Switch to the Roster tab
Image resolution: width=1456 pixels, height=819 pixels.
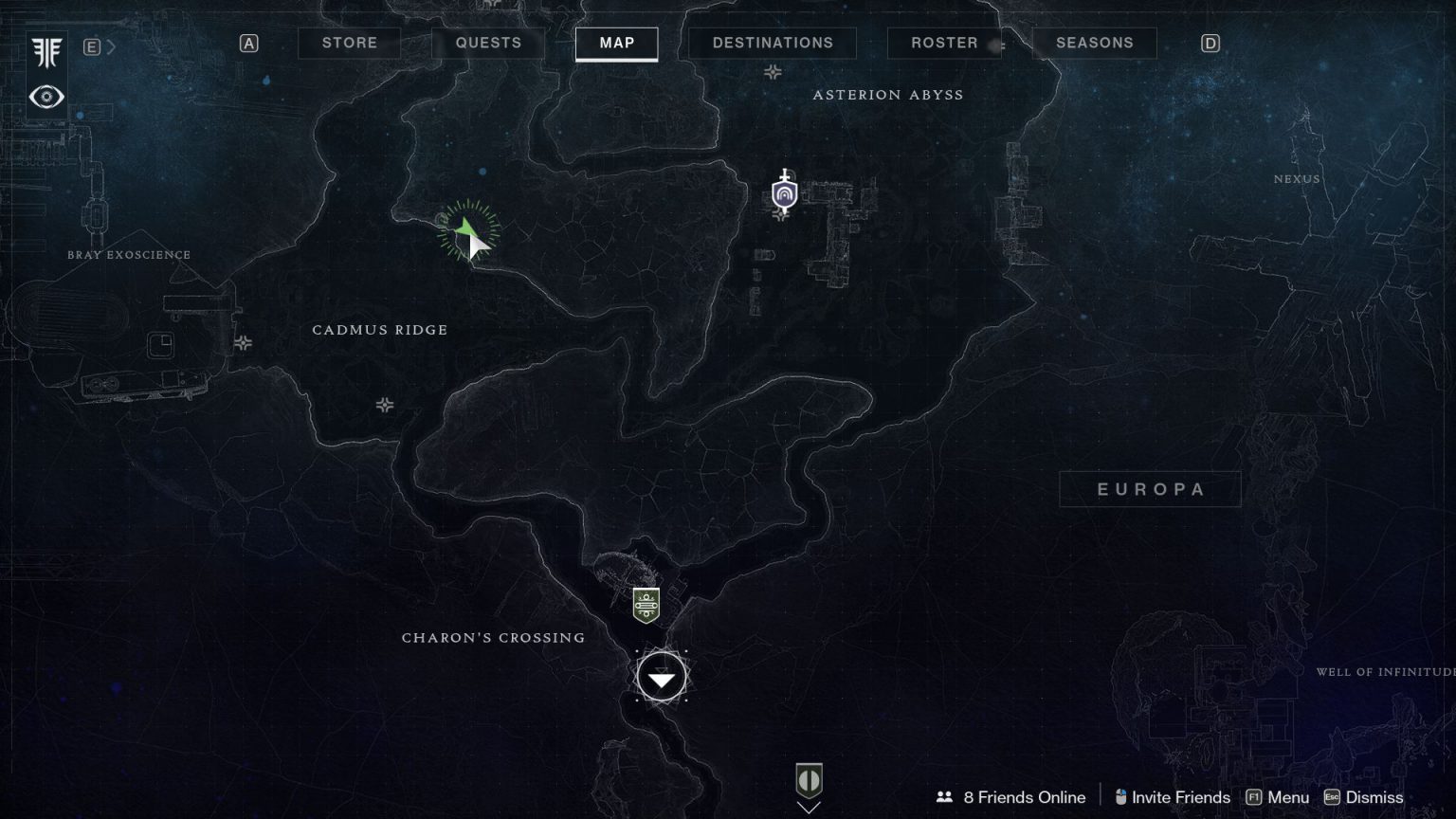tap(944, 43)
